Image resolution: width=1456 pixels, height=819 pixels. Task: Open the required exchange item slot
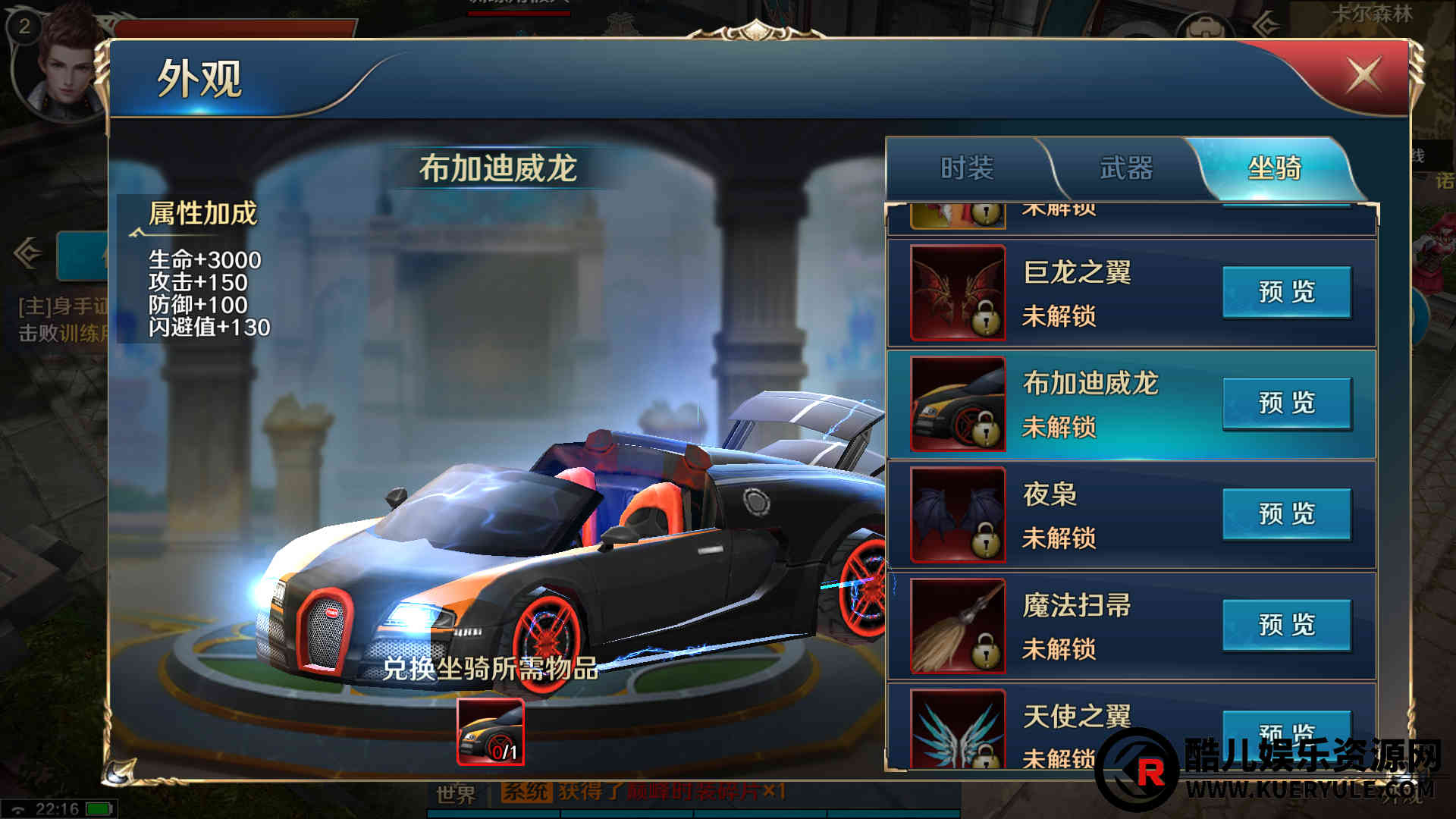(490, 732)
